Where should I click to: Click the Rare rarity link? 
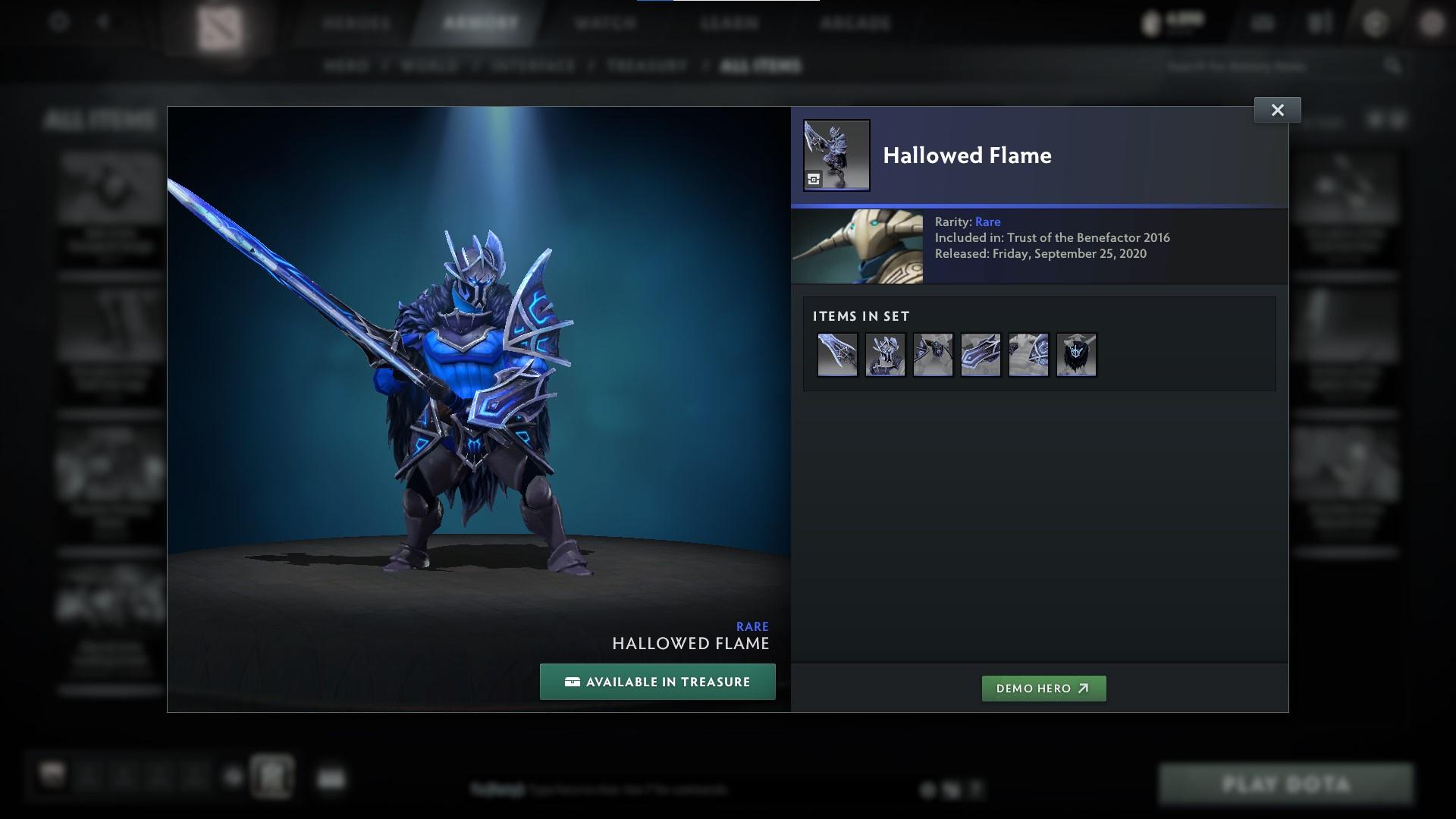click(x=987, y=221)
